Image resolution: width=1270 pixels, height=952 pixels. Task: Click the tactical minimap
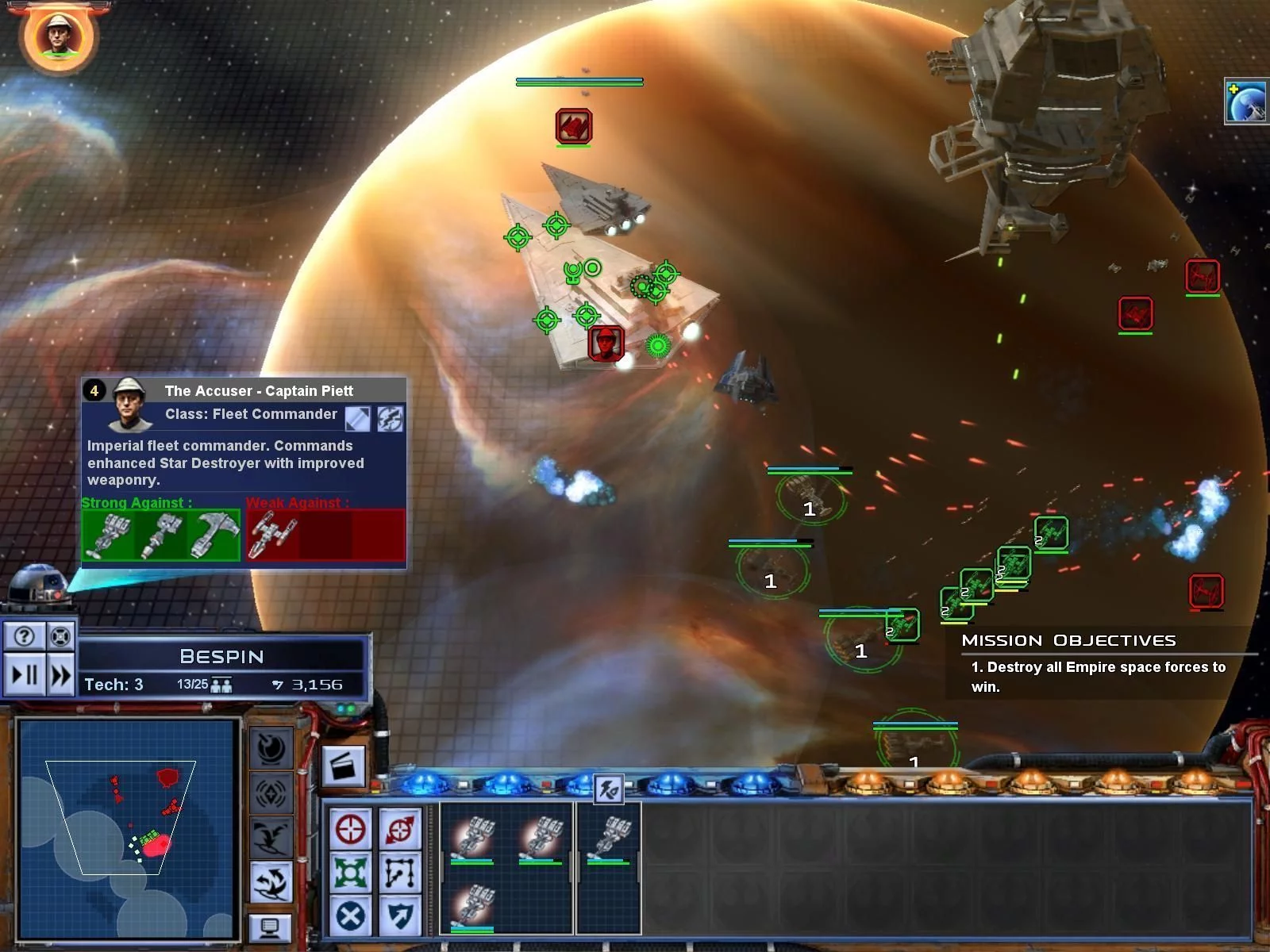[x=129, y=828]
